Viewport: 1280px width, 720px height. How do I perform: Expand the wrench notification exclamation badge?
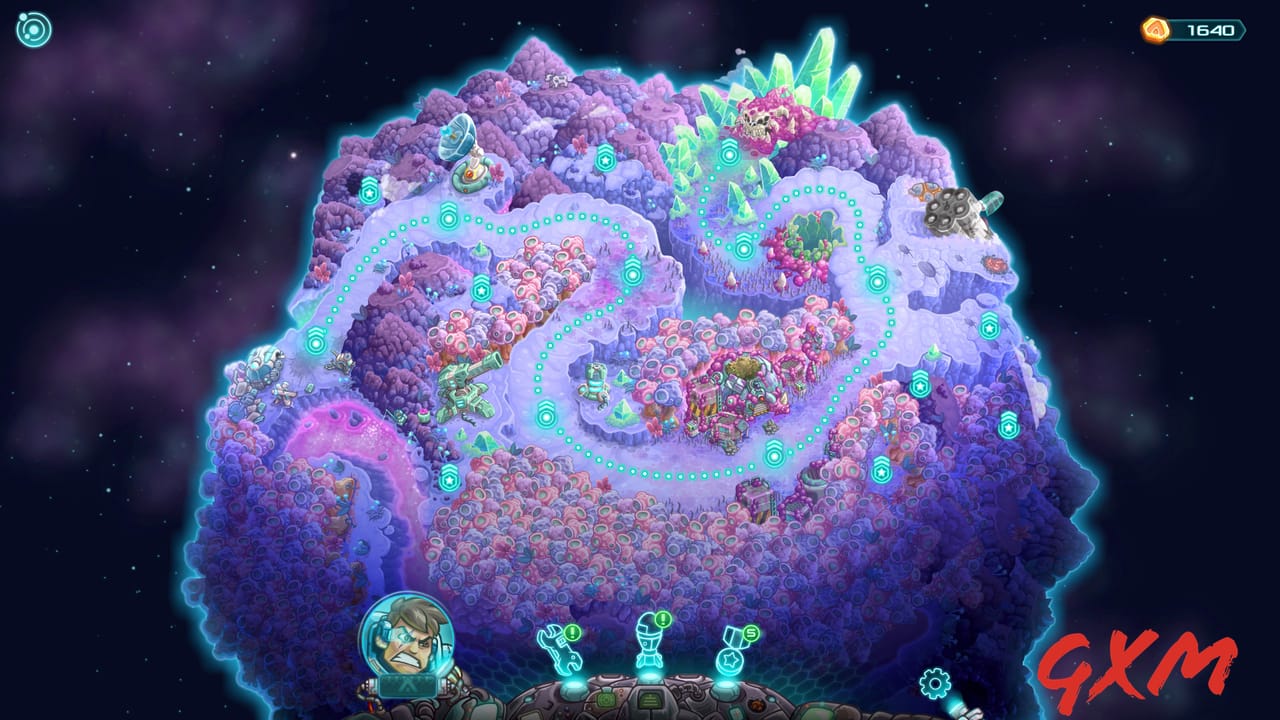coord(572,633)
